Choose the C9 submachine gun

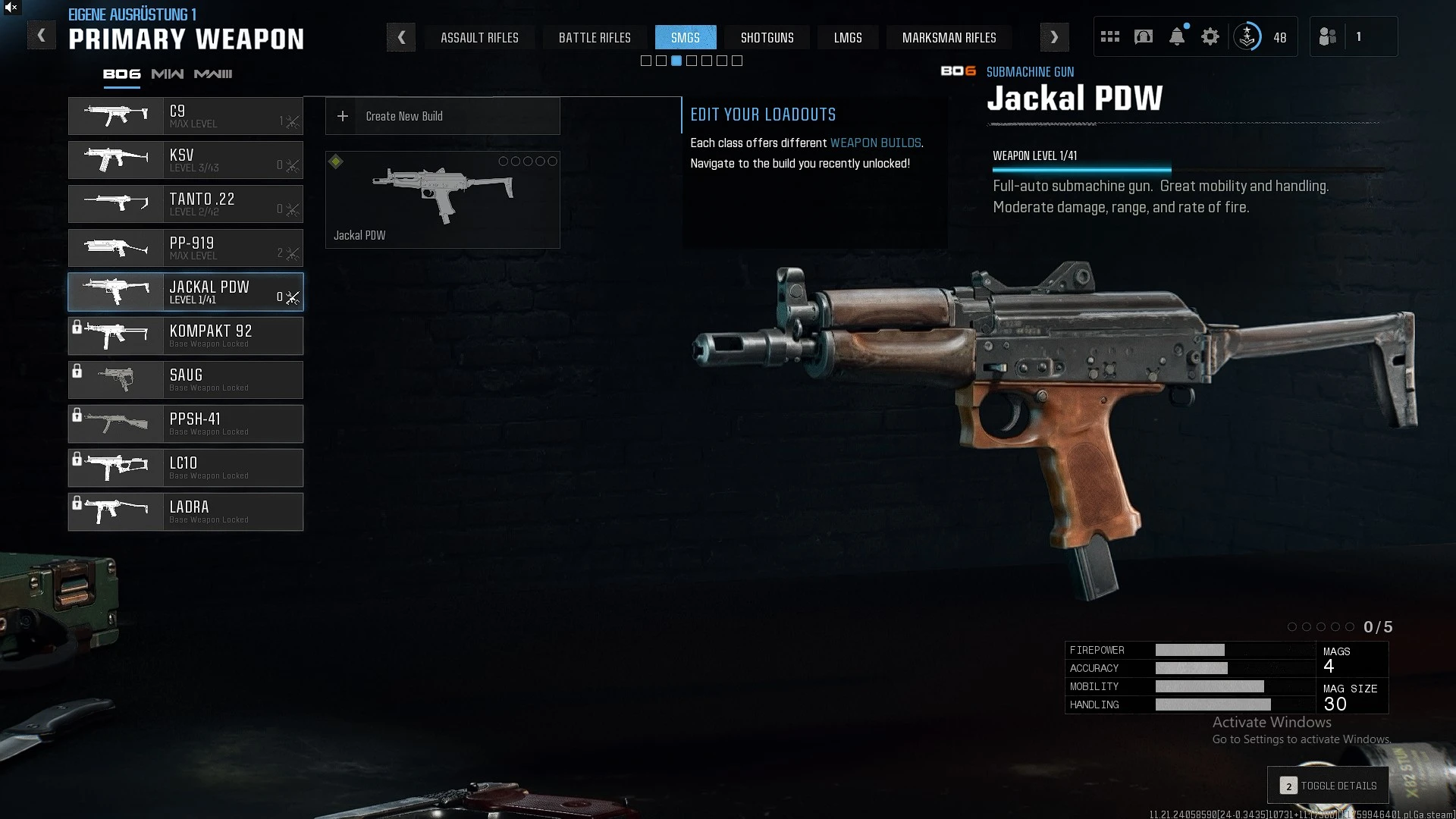[x=186, y=116]
